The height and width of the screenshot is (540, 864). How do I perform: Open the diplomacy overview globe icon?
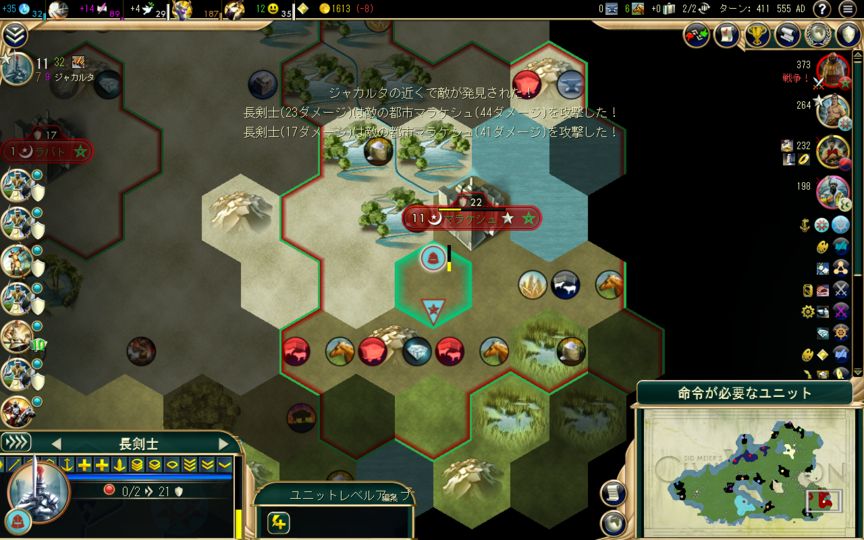818,35
